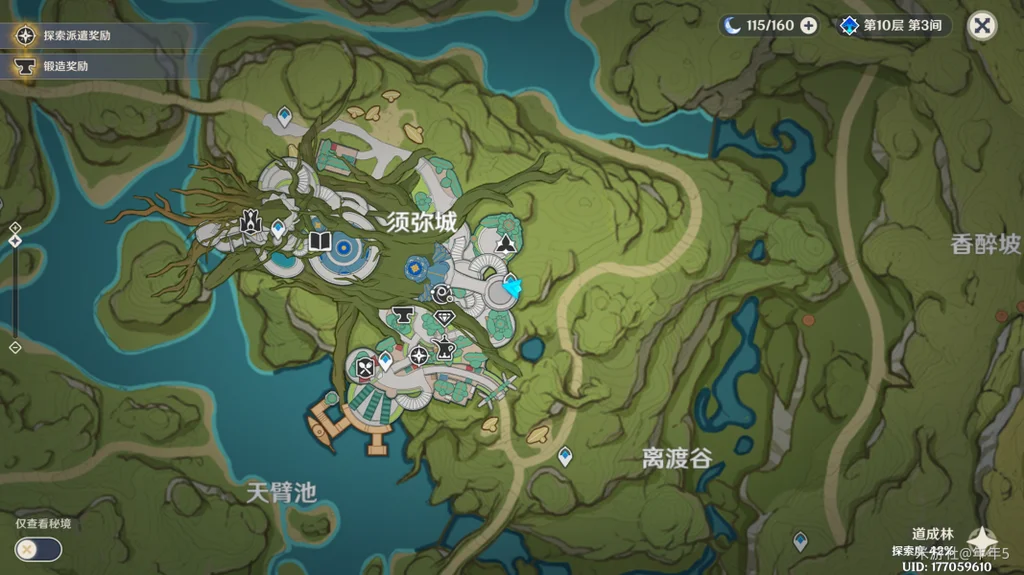This screenshot has width=1024, height=575.
Task: Open the four-point star icon beside 道成林
Action: click(981, 540)
